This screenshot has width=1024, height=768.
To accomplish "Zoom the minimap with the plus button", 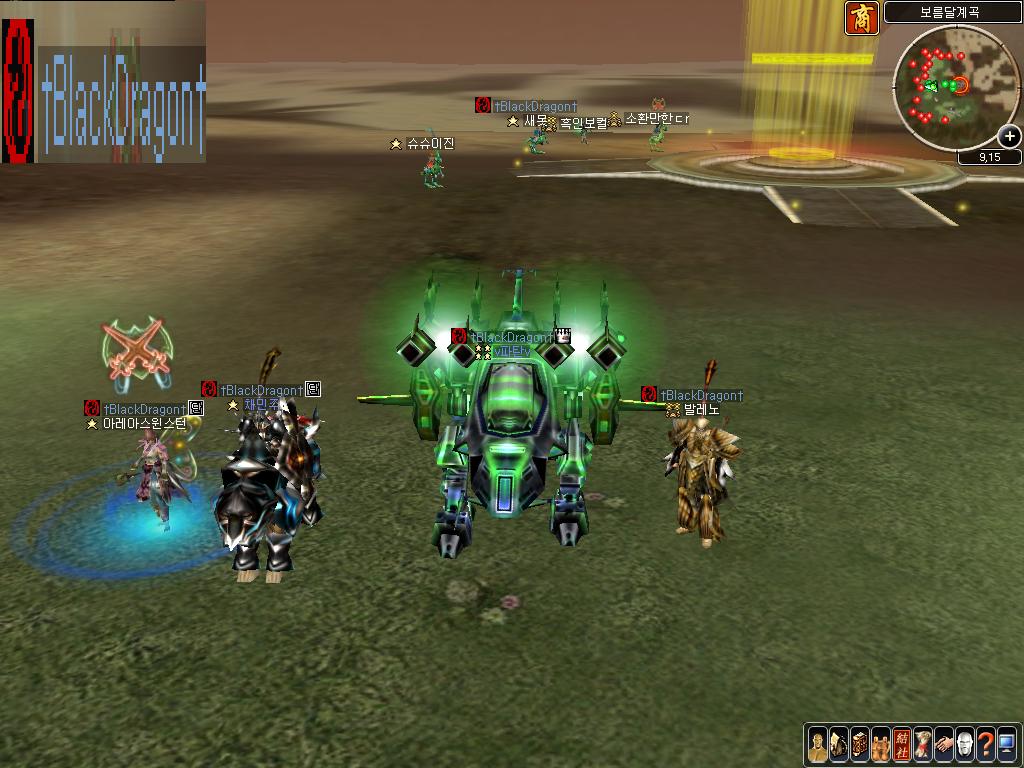I will pyautogui.click(x=1010, y=136).
